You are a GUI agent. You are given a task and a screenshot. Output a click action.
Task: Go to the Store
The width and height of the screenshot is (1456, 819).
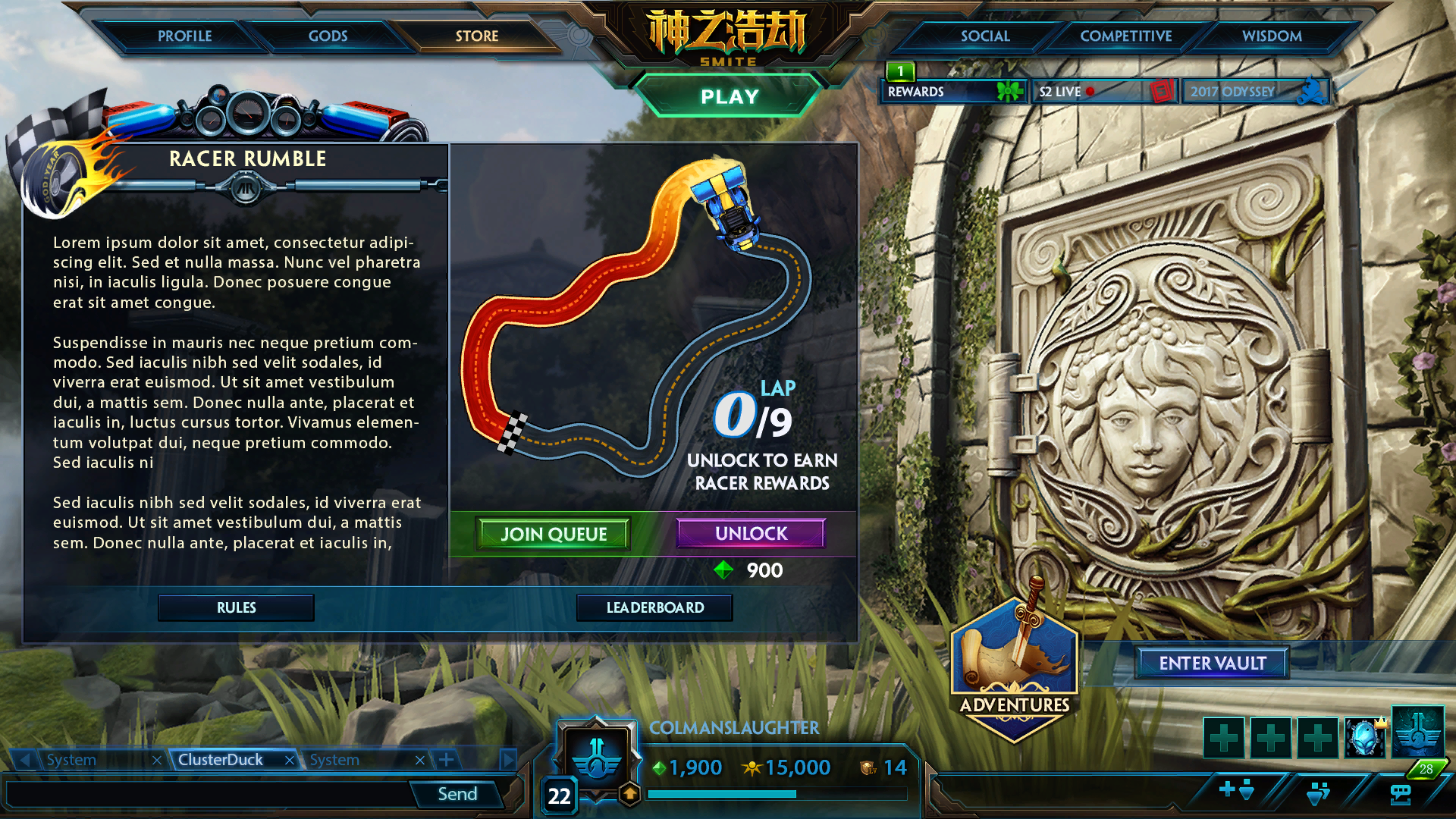[x=476, y=36]
